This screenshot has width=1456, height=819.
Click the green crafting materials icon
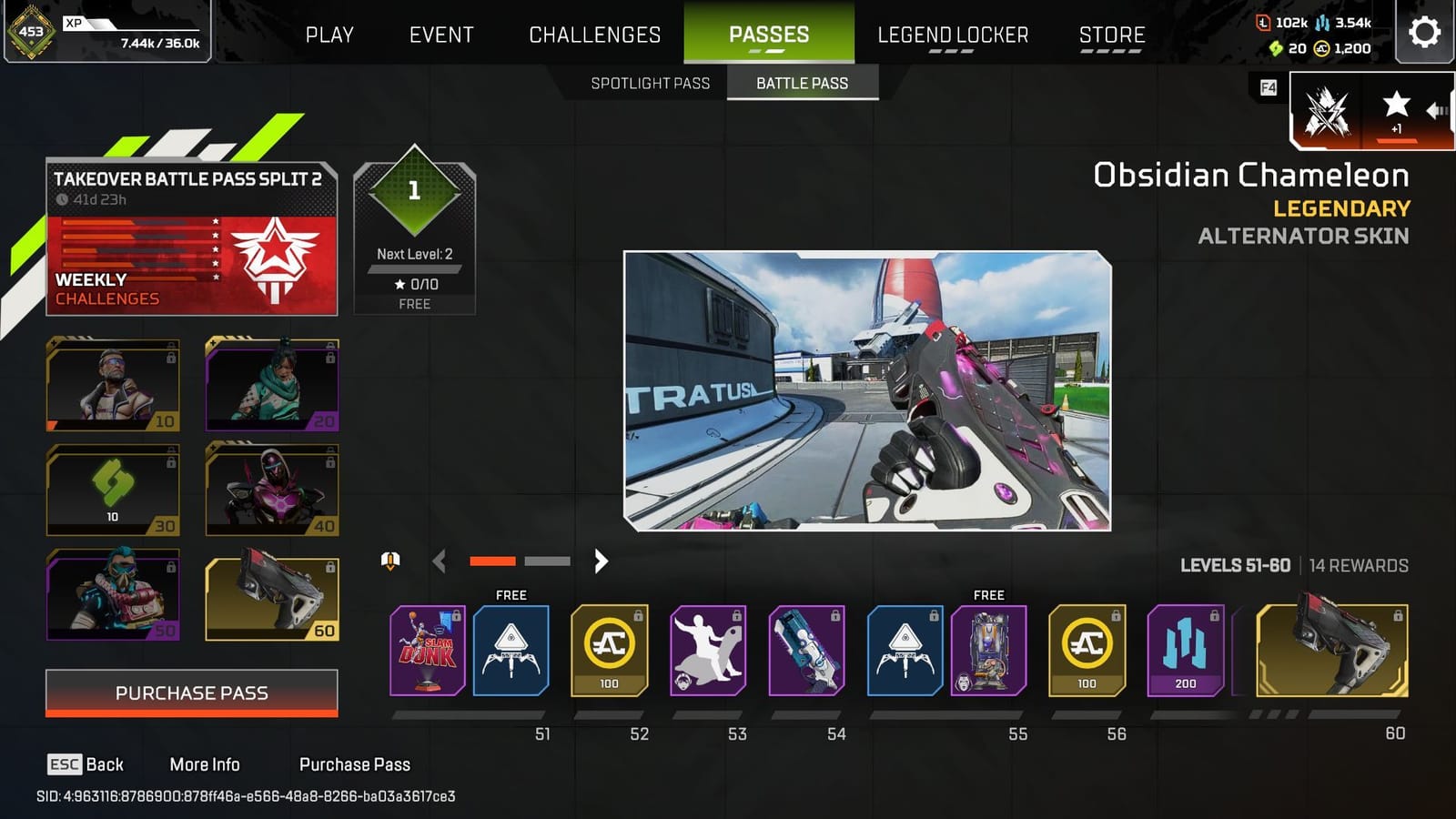click(1277, 50)
